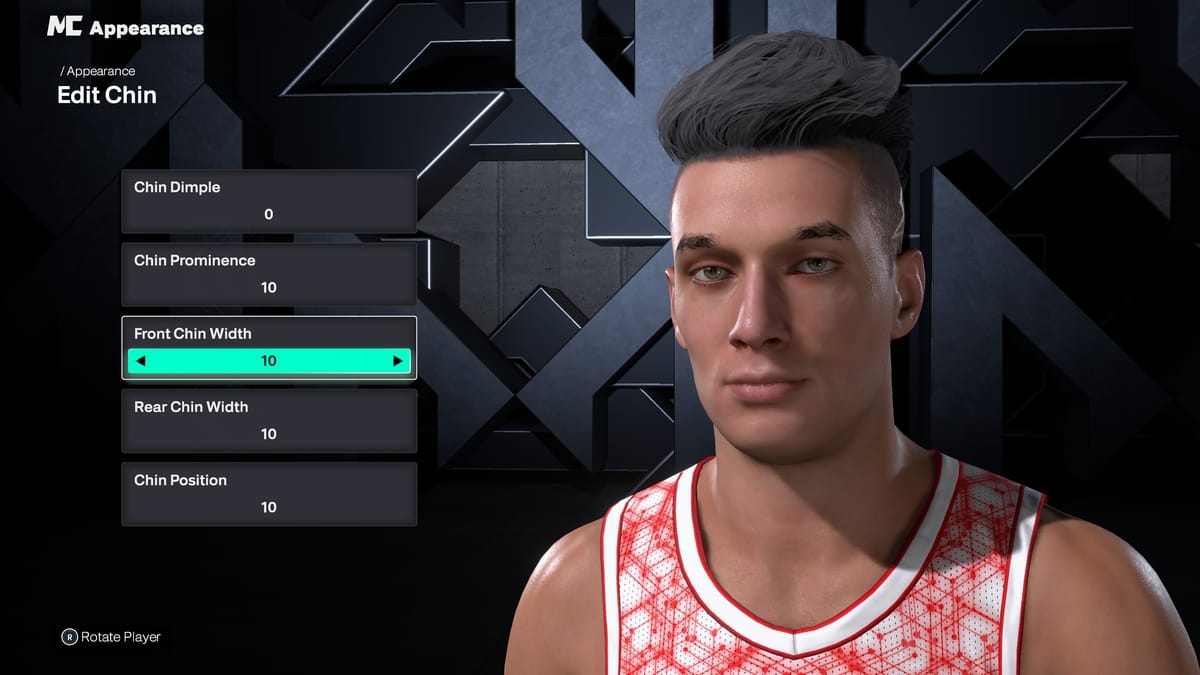Decrease Front Chin Width with left arrow
The height and width of the screenshot is (675, 1200).
(140, 361)
